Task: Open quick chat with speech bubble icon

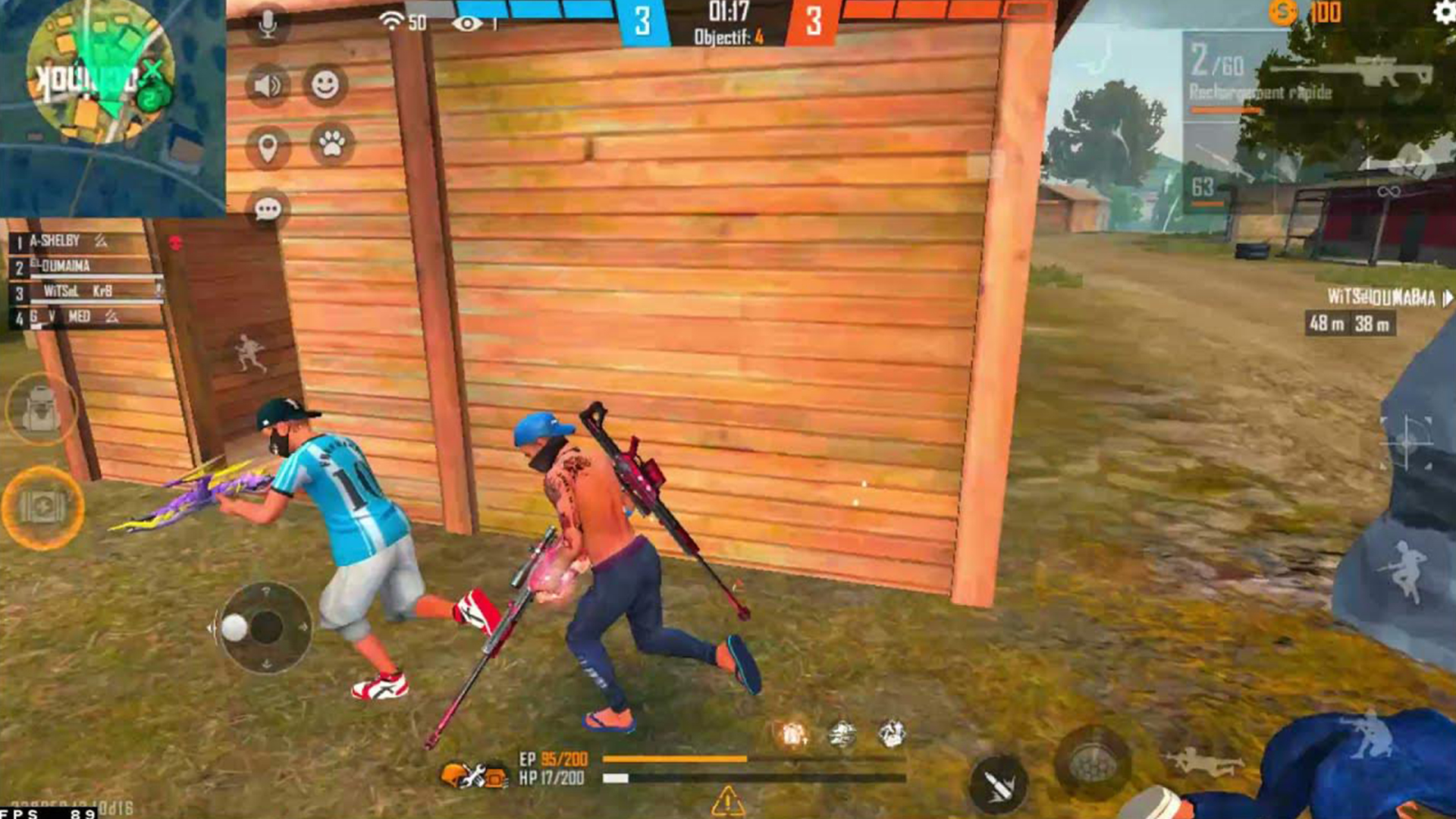Action: [267, 206]
